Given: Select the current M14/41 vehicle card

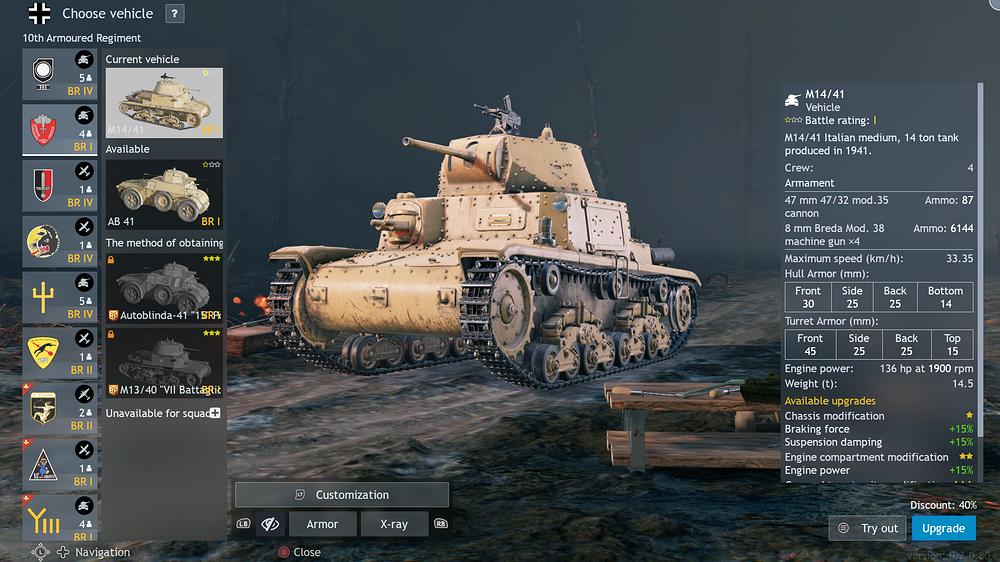Looking at the screenshot, I should tap(164, 103).
